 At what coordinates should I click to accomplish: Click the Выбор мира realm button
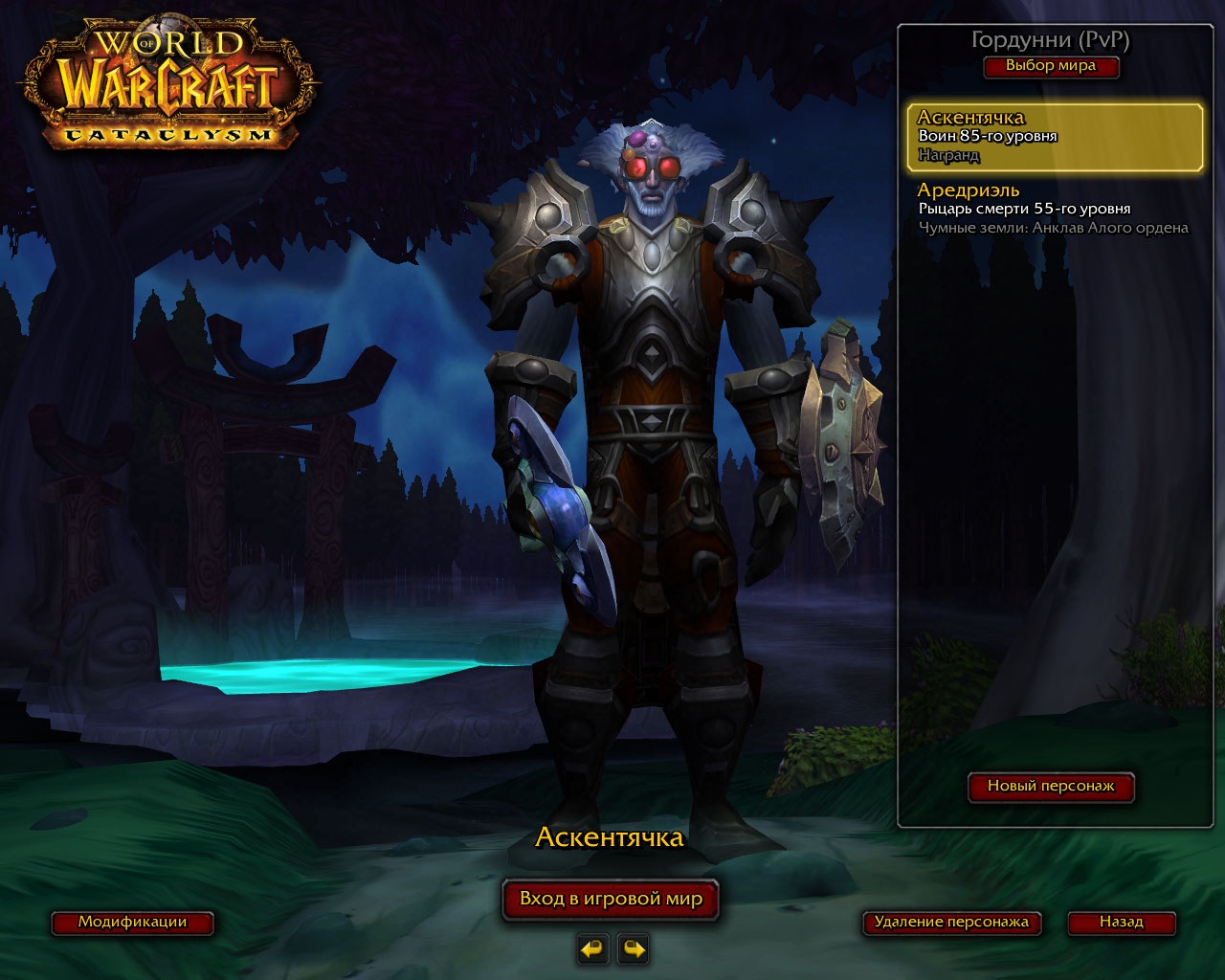(1050, 66)
